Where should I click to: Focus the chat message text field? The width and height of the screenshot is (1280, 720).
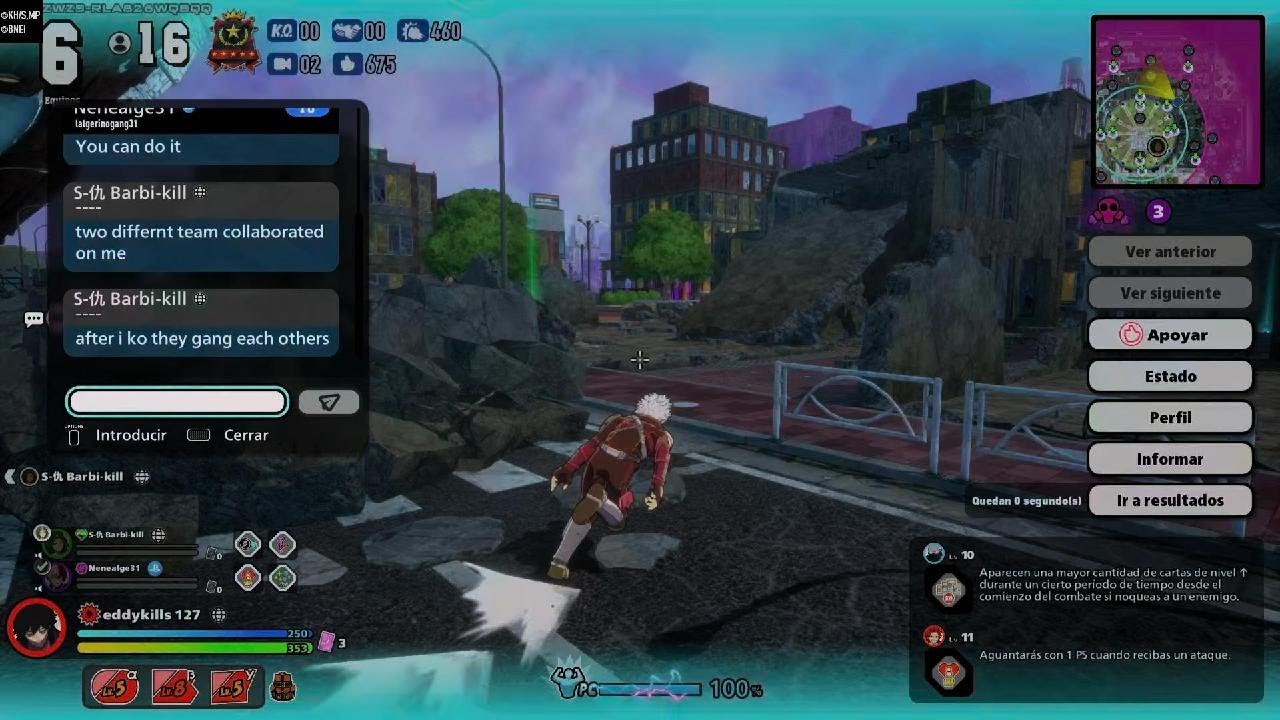point(177,402)
